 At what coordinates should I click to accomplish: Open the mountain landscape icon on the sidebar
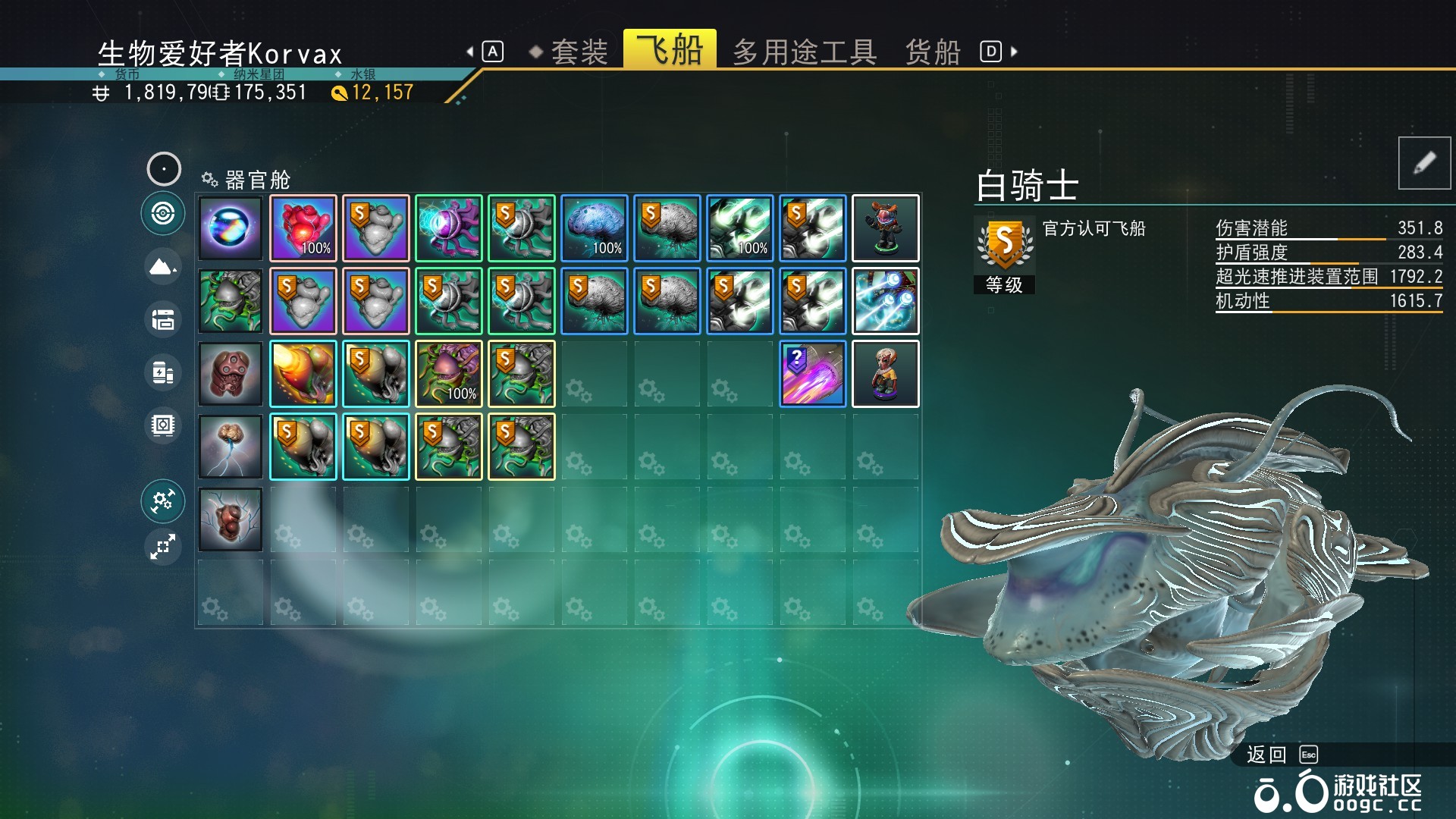click(x=162, y=267)
